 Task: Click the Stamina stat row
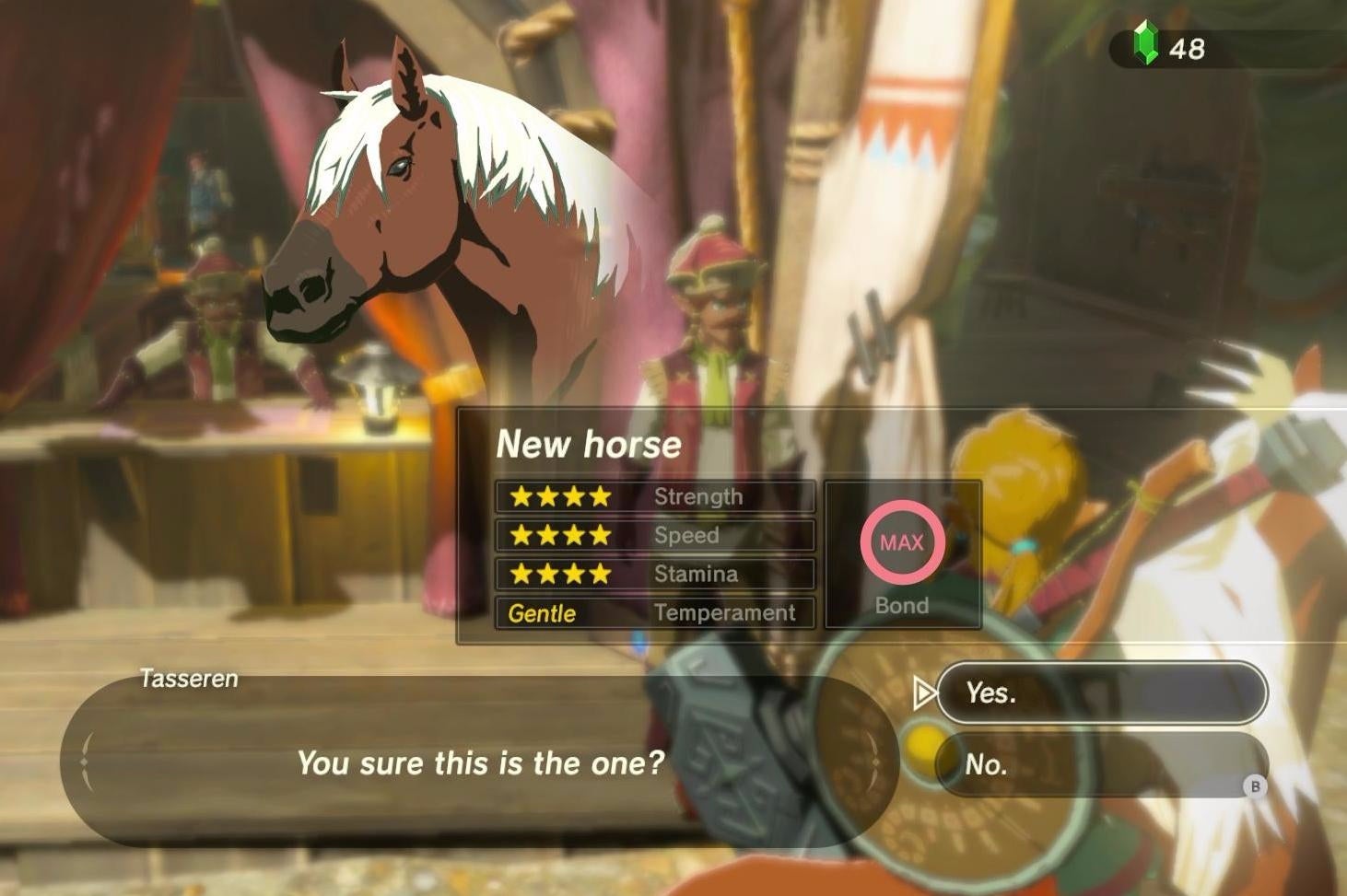point(654,574)
